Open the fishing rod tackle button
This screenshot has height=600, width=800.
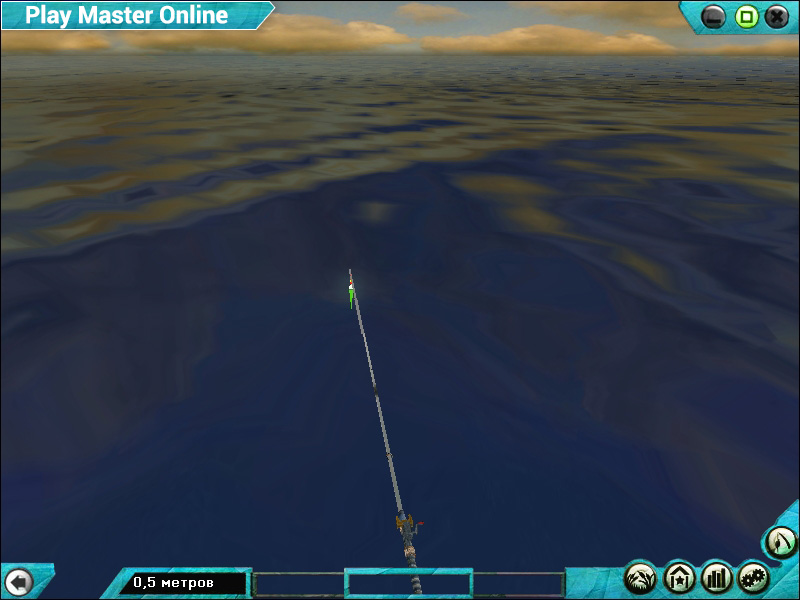click(x=781, y=543)
